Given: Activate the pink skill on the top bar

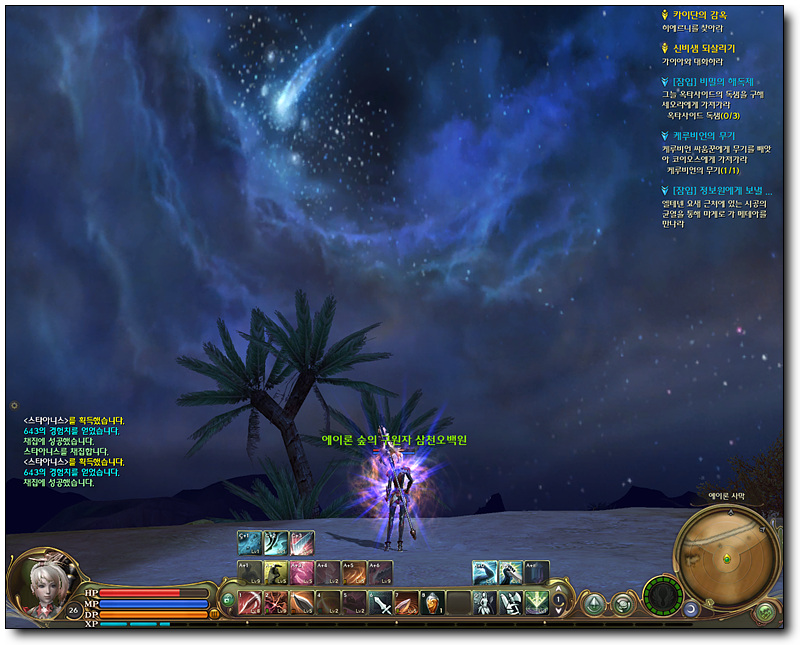Looking at the screenshot, I should click(x=301, y=543).
